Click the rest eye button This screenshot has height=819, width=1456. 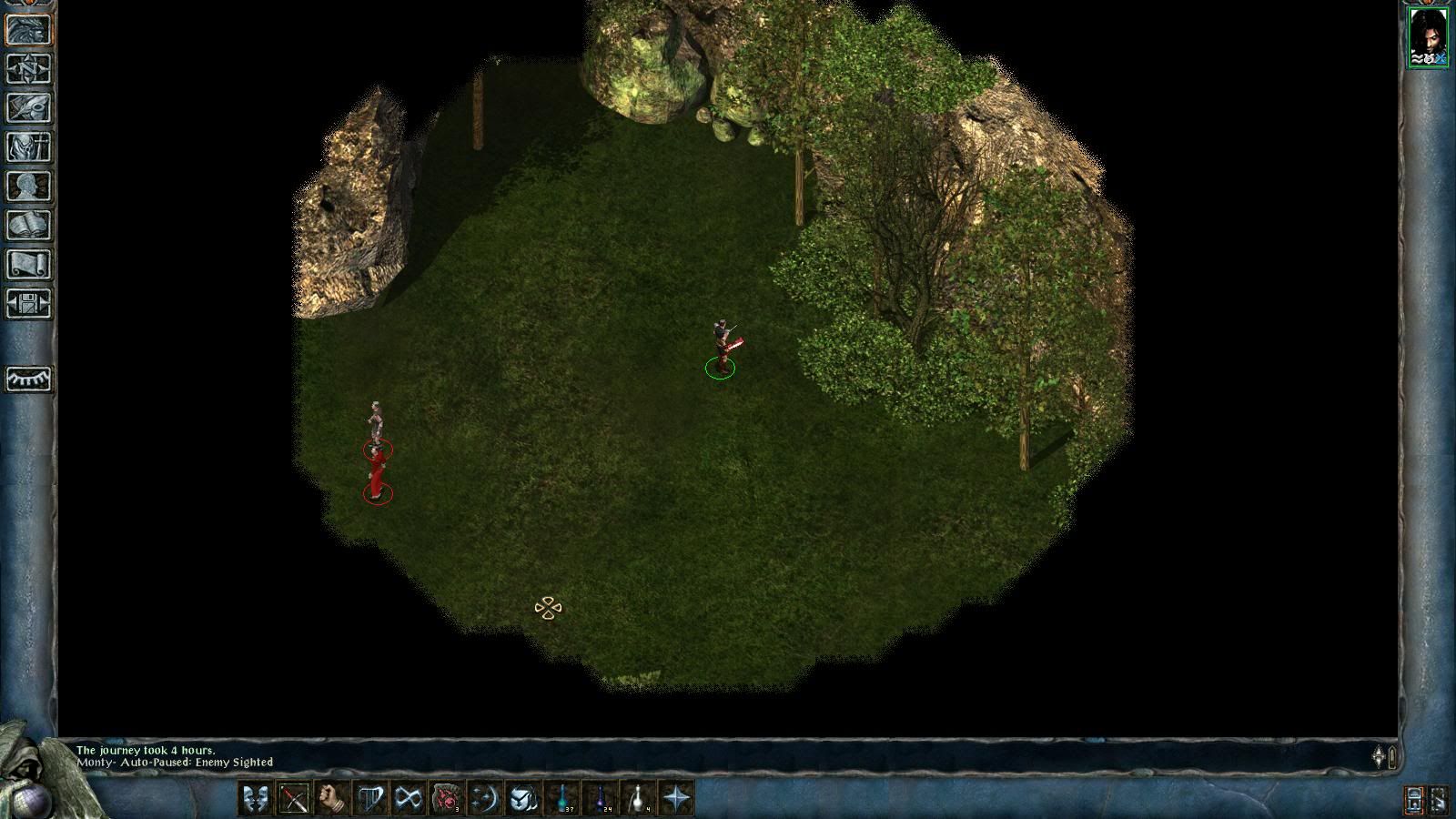(x=28, y=379)
